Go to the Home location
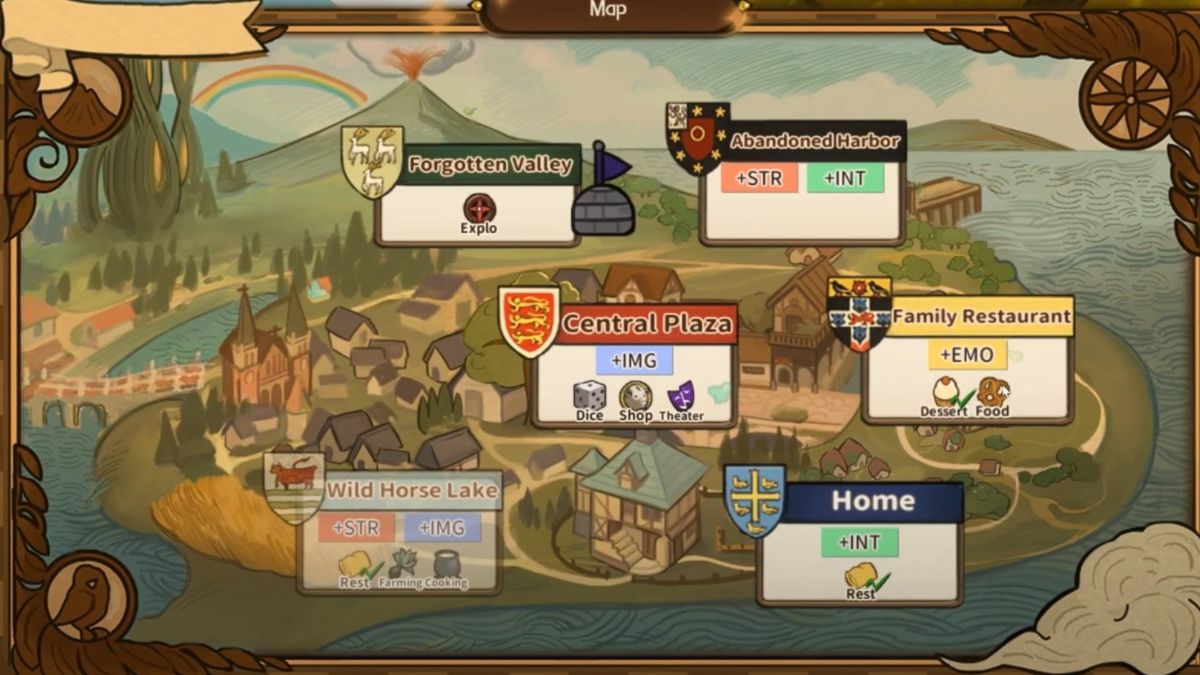Screen dimensions: 1200x675 872,501
